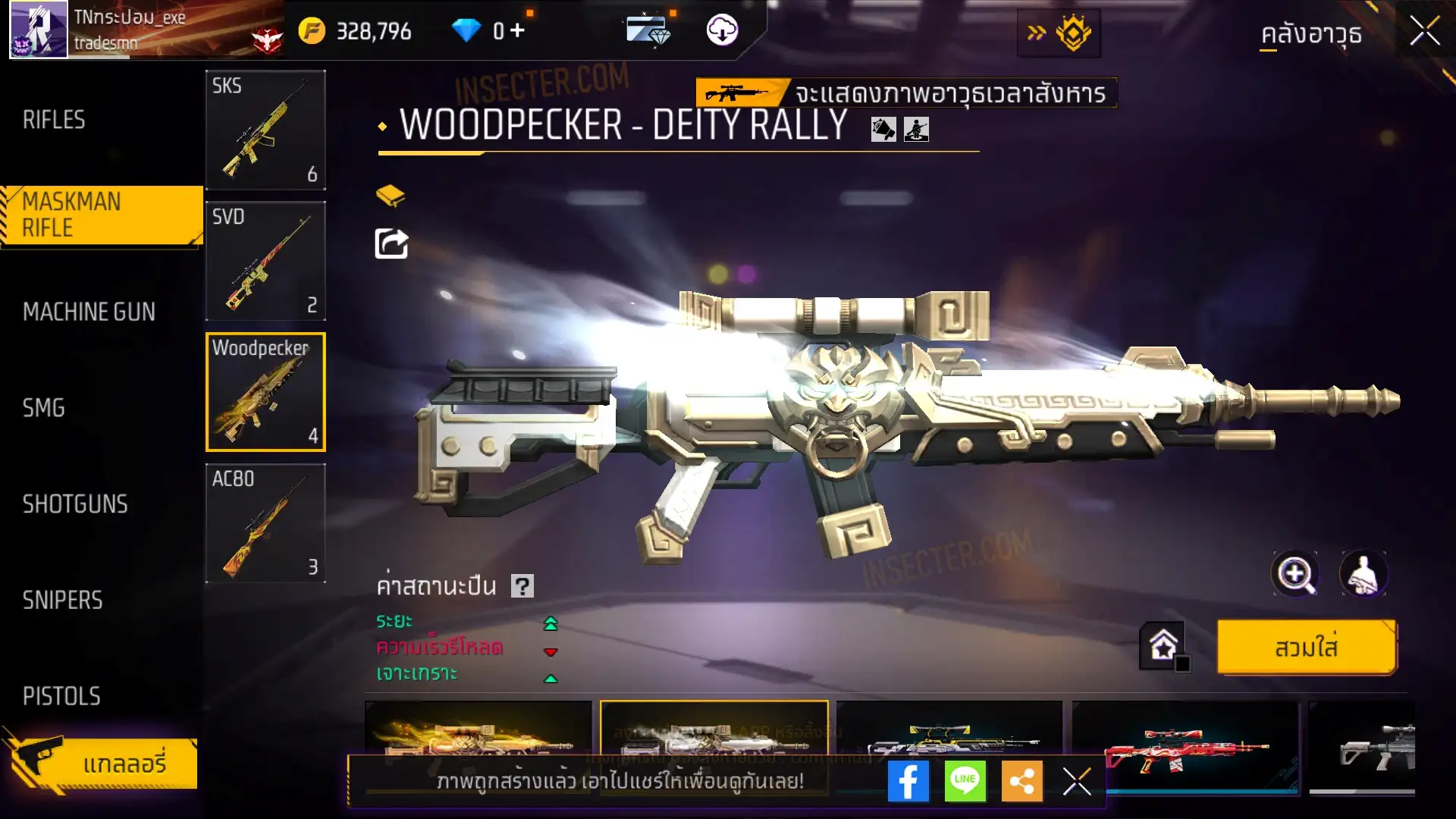
Task: Select the red sniper skin thumbnail
Action: tap(1184, 747)
